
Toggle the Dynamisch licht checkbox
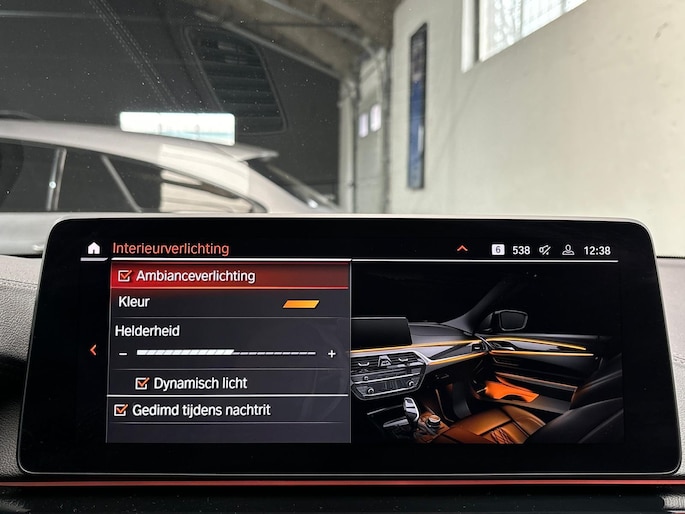click(142, 383)
